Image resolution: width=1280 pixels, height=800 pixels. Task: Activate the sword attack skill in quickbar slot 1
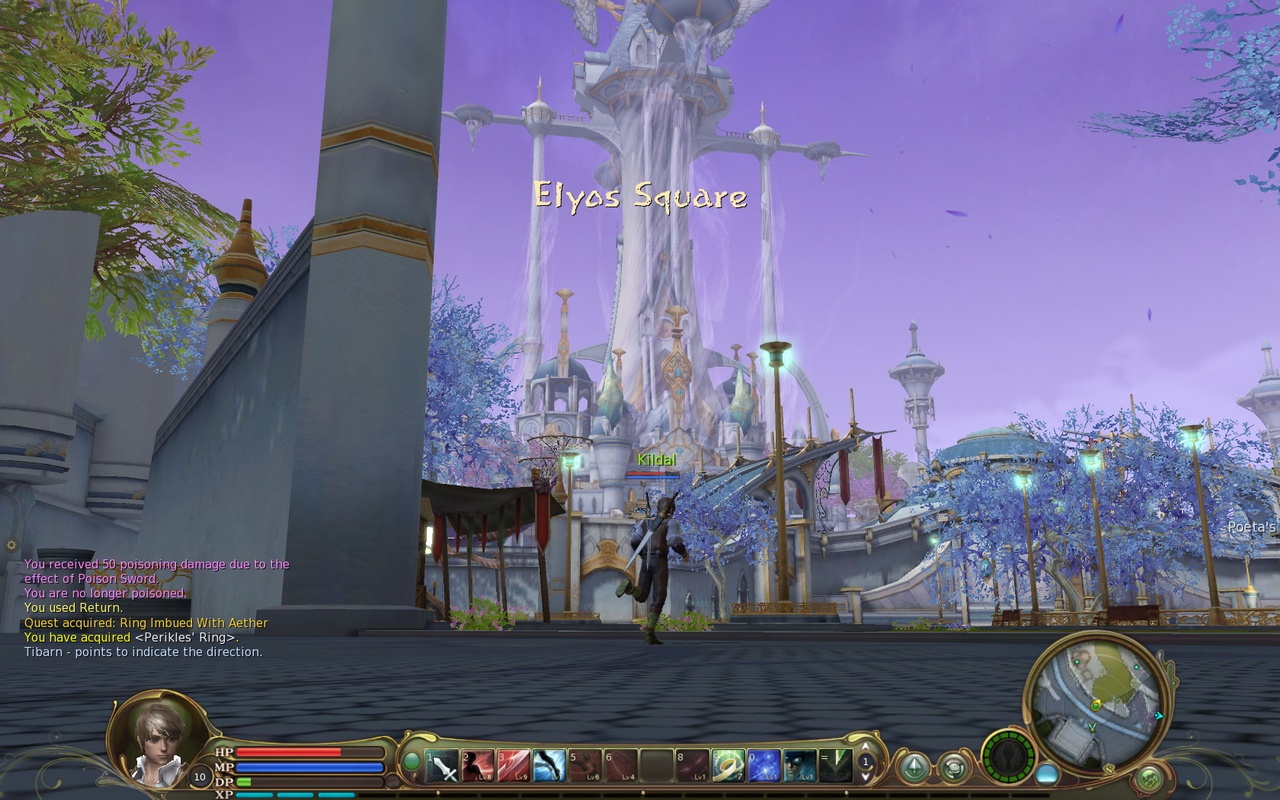tap(443, 765)
